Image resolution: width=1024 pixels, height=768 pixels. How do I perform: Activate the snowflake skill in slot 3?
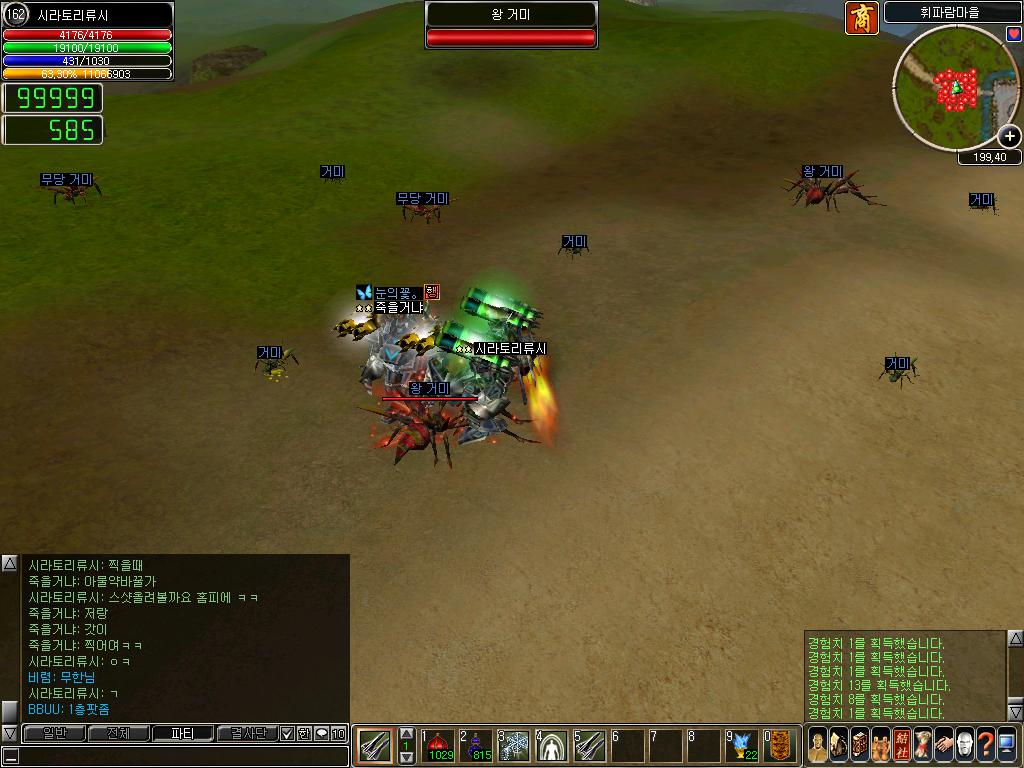514,745
